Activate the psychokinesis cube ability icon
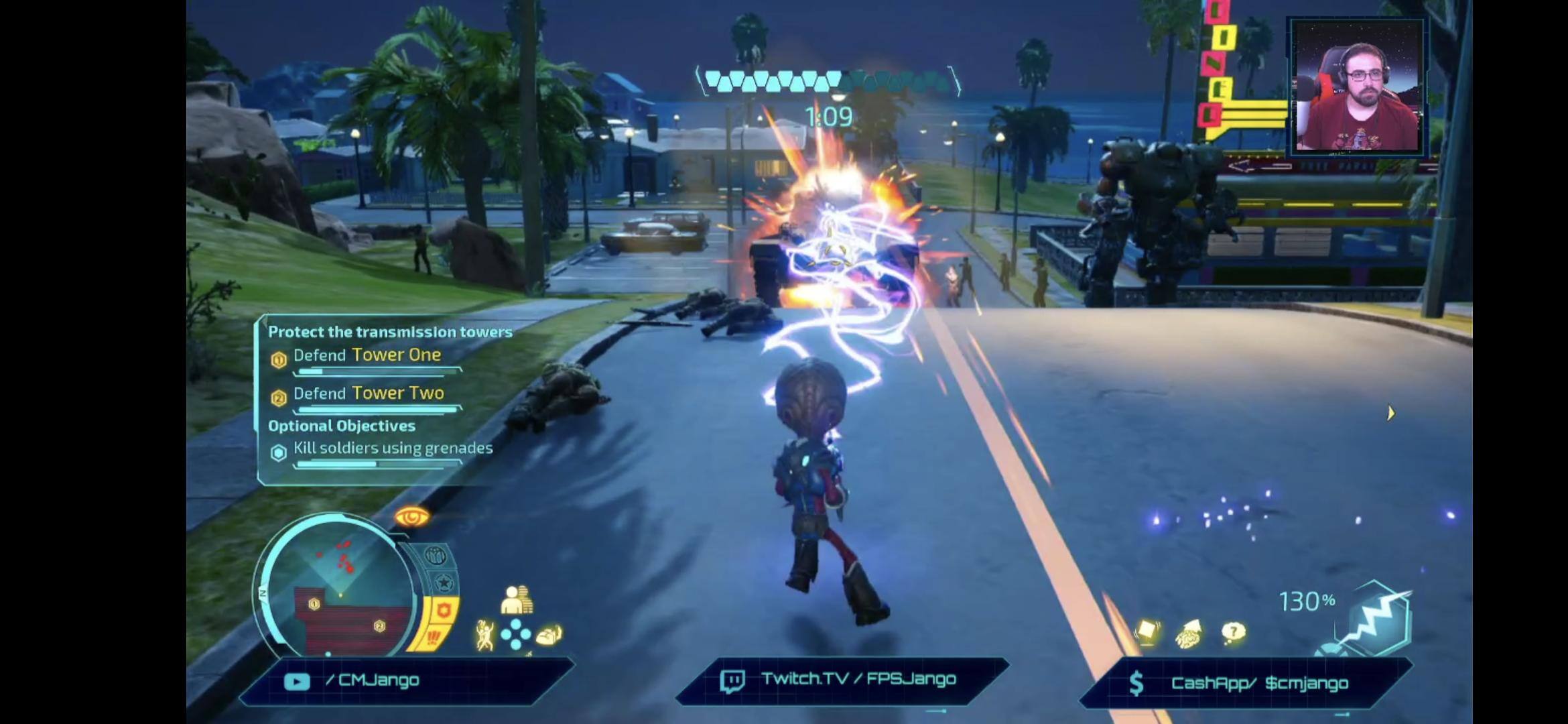Viewport: 1568px width, 724px height. click(x=1147, y=632)
